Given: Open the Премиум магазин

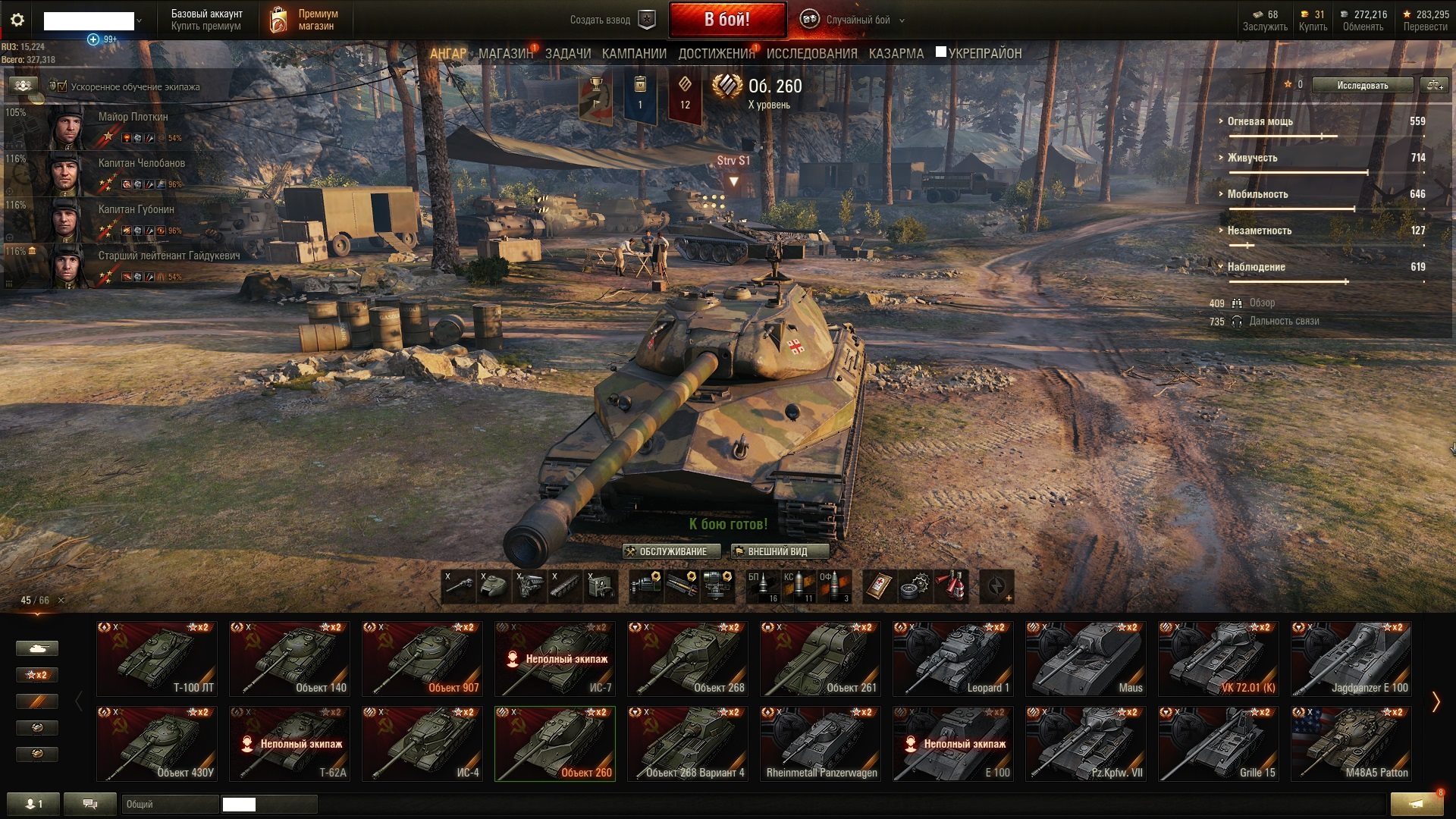Looking at the screenshot, I should [305, 20].
